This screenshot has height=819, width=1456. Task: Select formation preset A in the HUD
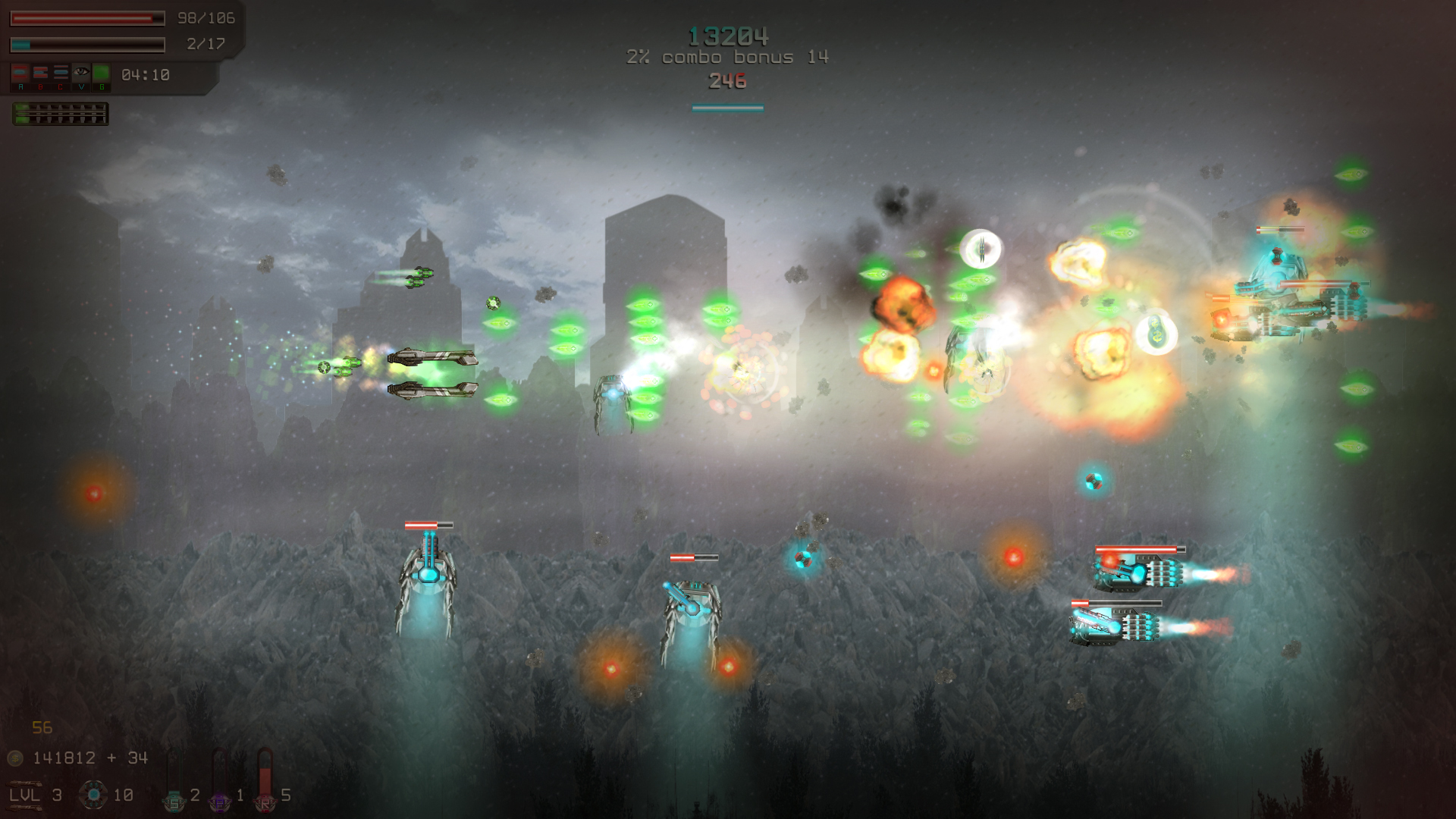point(20,73)
